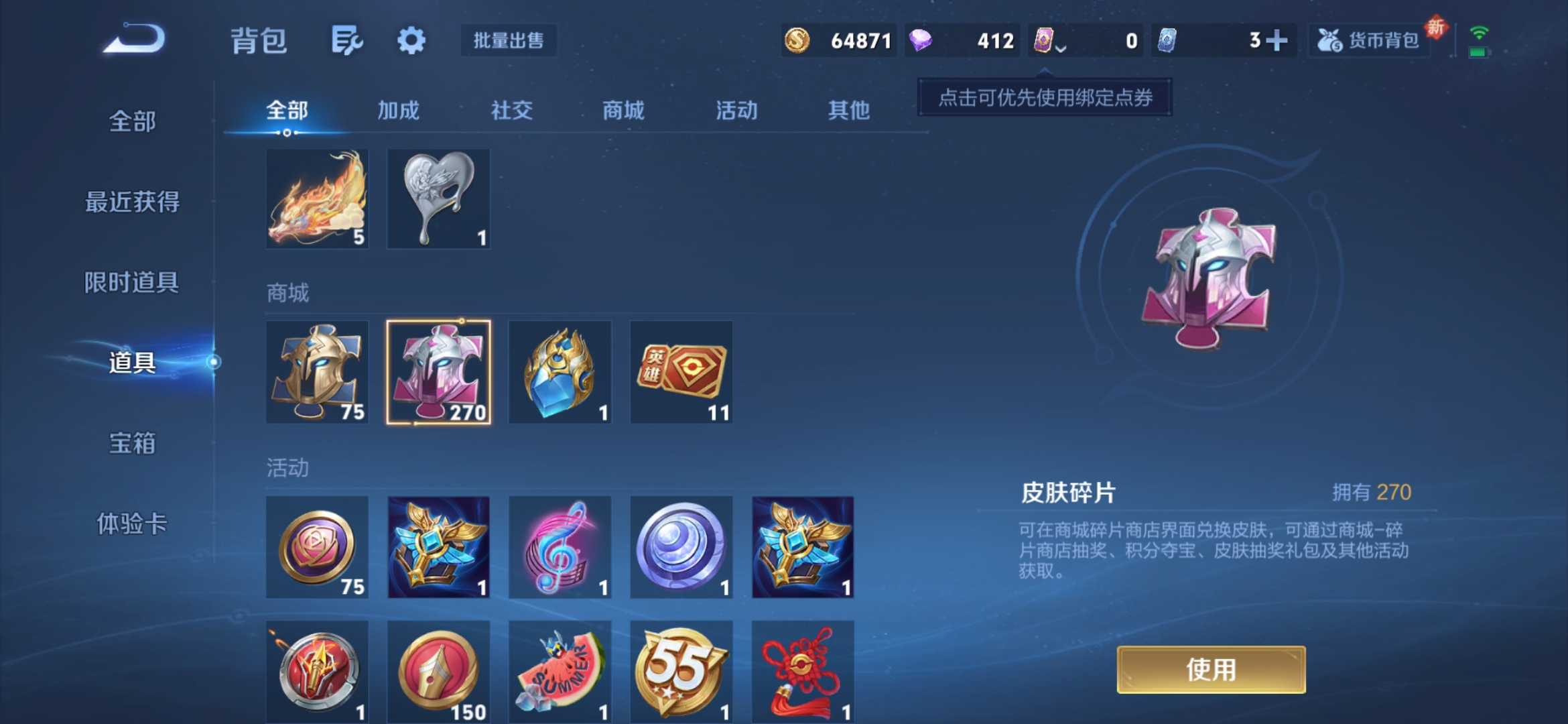Click the item sorting icon beside 背包
Viewport: 1568px width, 724px height.
click(x=346, y=40)
